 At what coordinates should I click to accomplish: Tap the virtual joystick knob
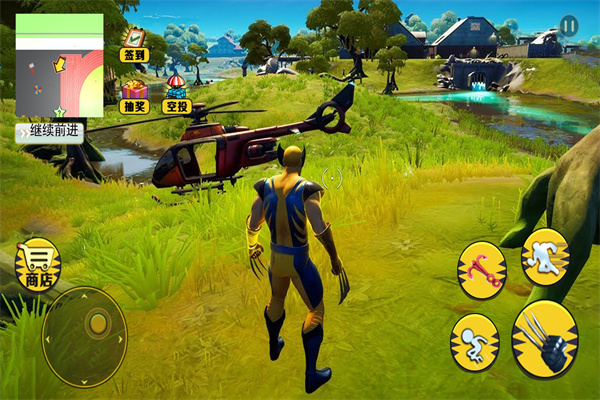(97, 323)
